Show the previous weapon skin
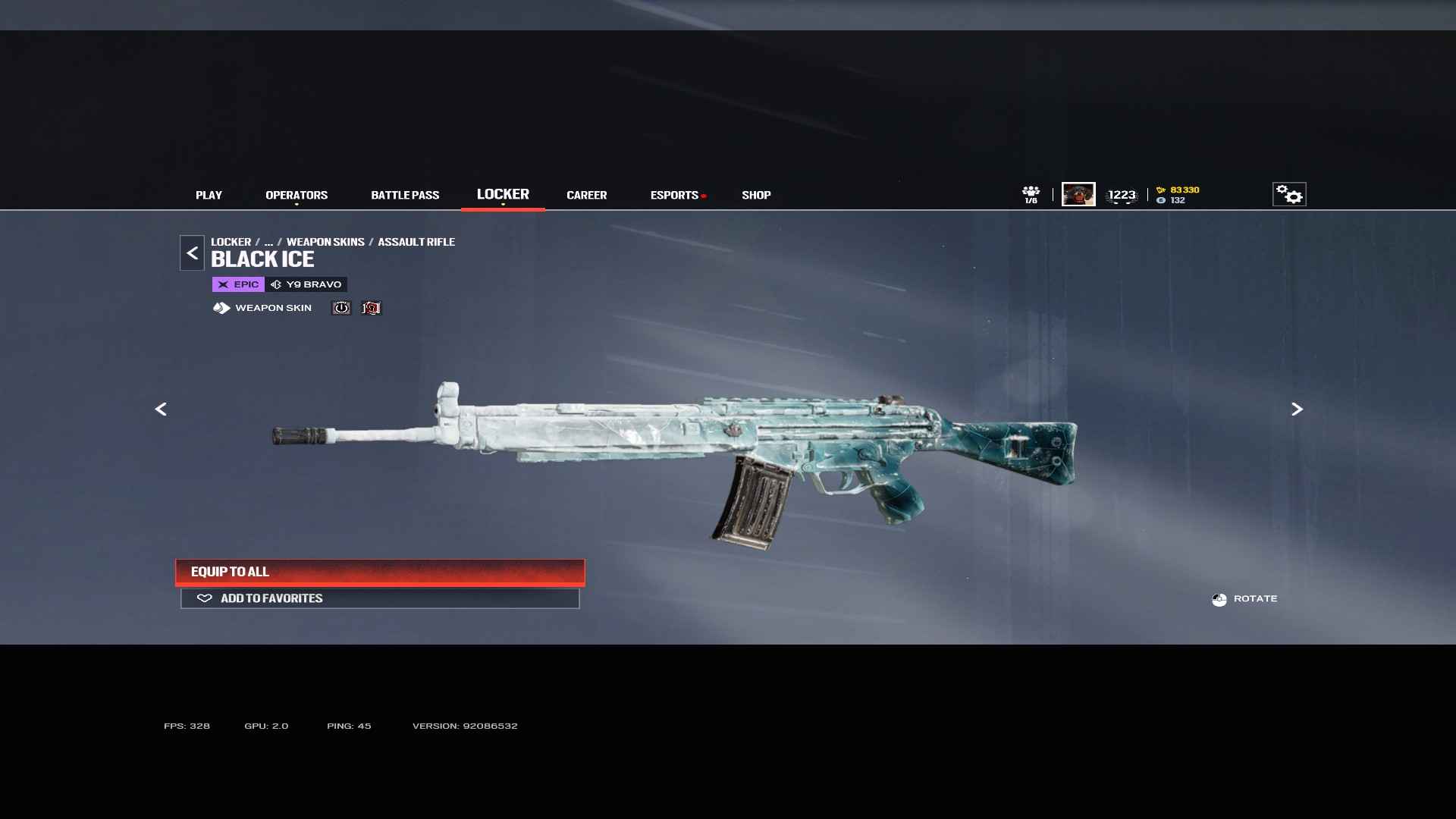Image resolution: width=1456 pixels, height=819 pixels. pos(161,409)
